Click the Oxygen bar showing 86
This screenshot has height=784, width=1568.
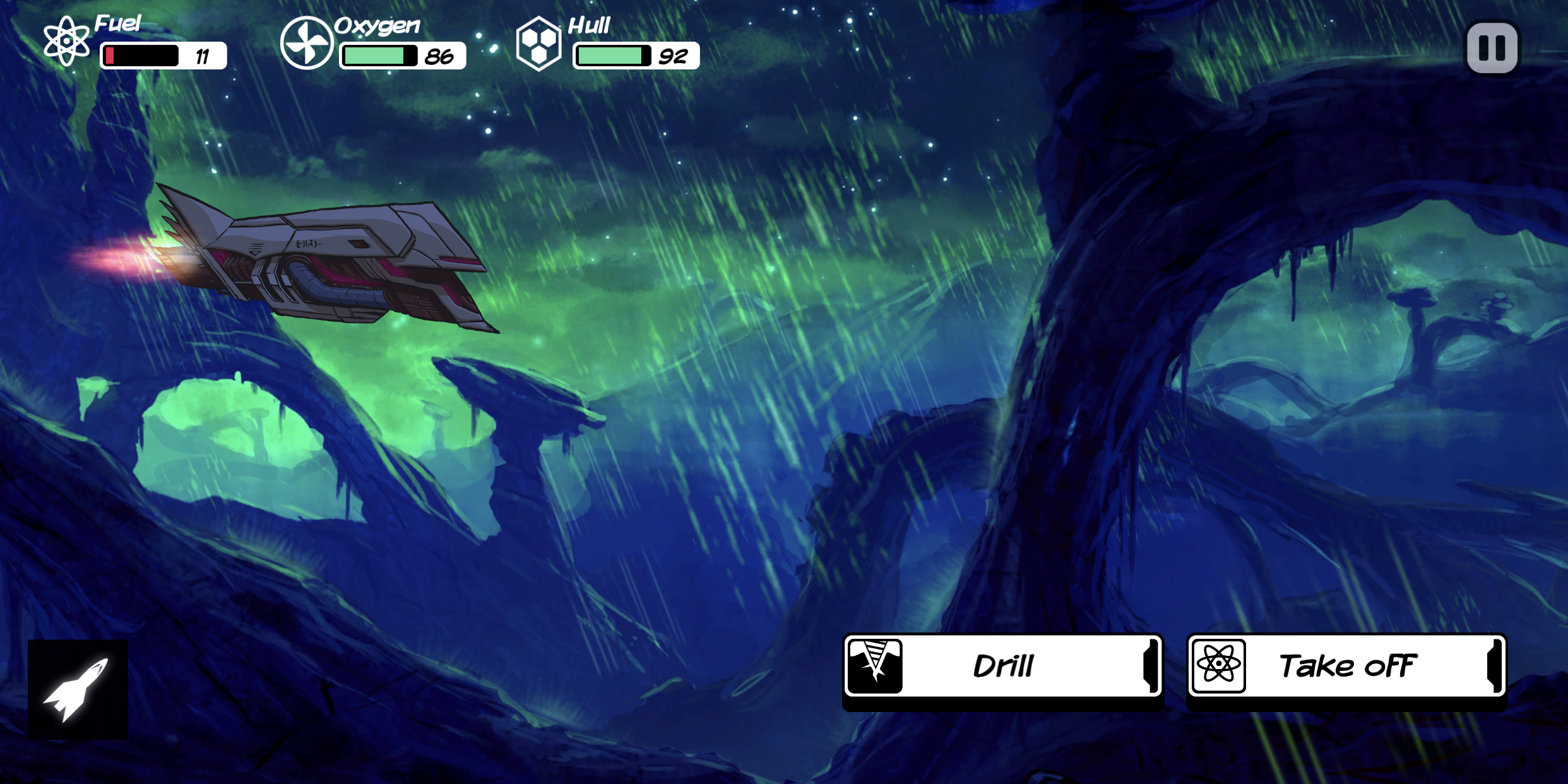(x=401, y=56)
